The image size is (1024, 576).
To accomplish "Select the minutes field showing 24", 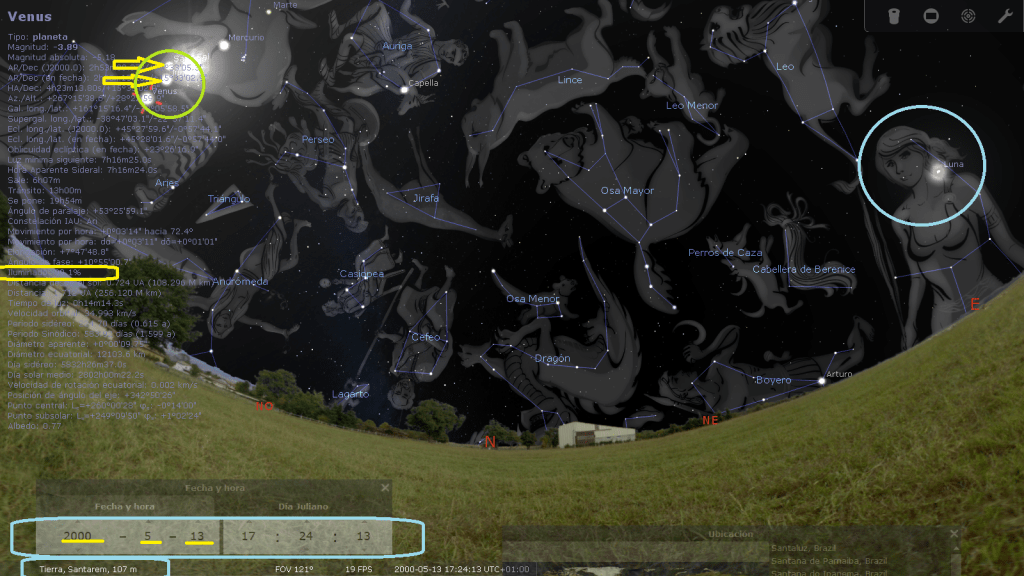I will [x=306, y=535].
